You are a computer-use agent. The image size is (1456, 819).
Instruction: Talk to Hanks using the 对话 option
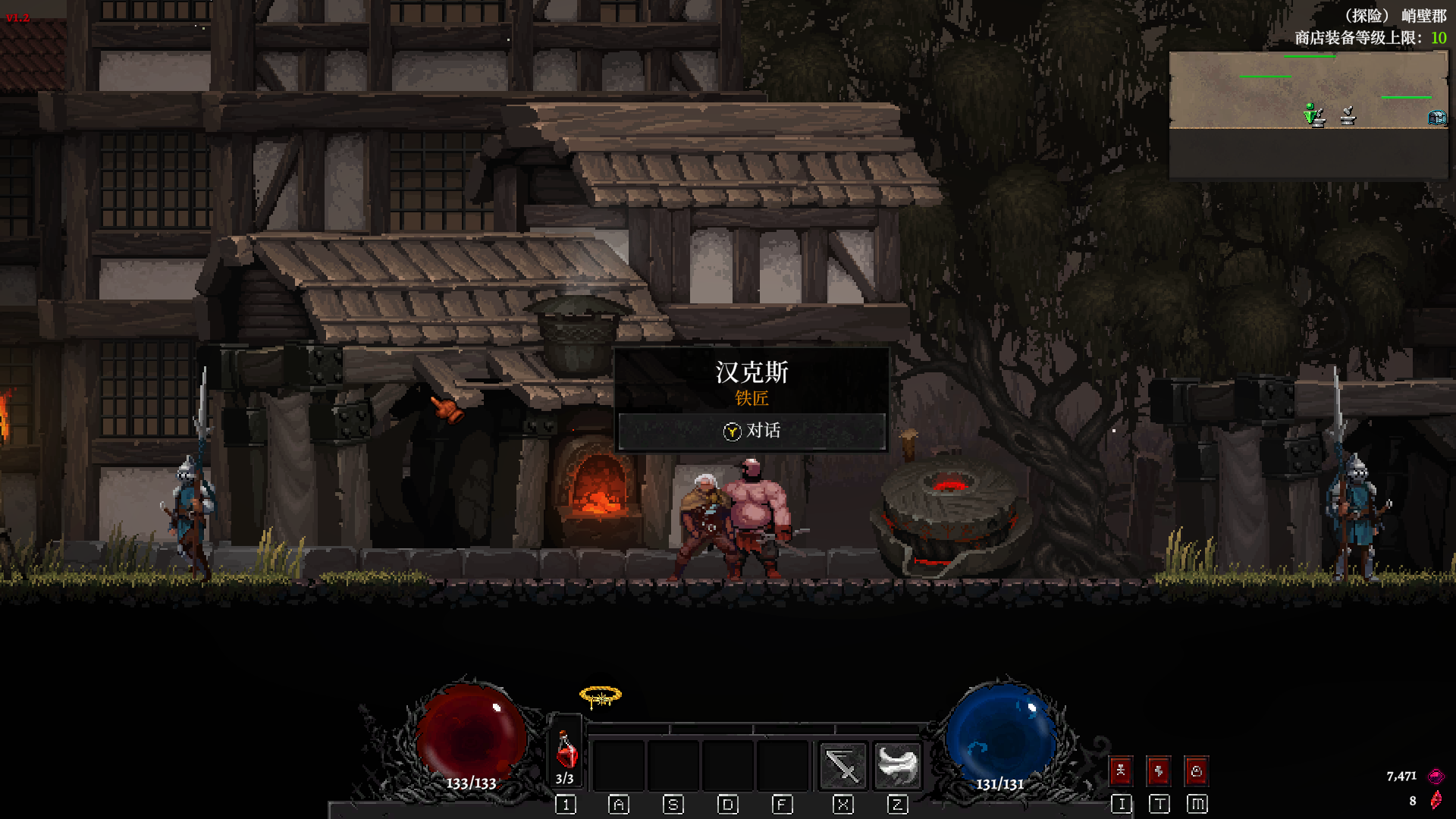click(x=752, y=431)
